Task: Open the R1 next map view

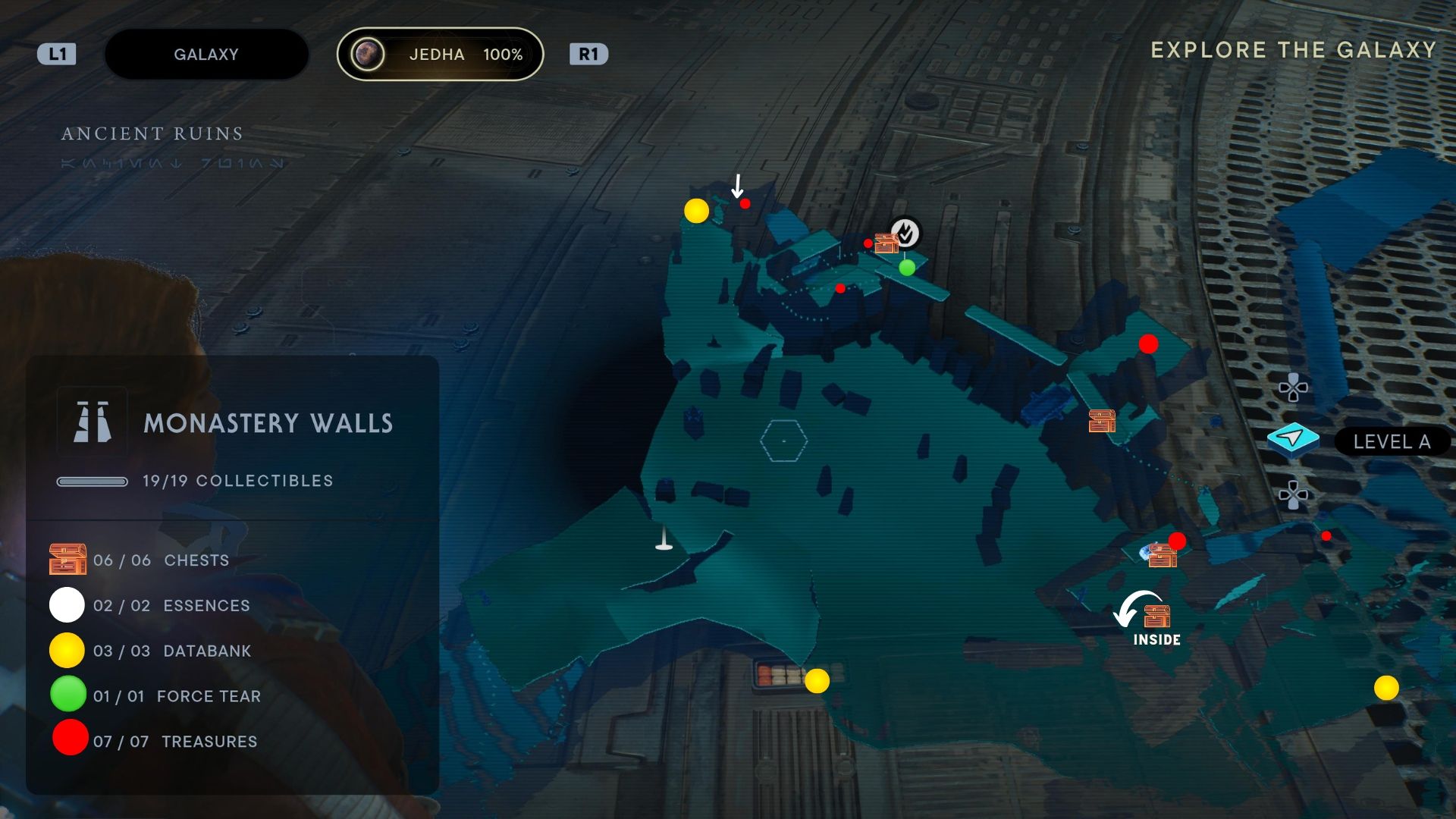Action: pyautogui.click(x=589, y=54)
